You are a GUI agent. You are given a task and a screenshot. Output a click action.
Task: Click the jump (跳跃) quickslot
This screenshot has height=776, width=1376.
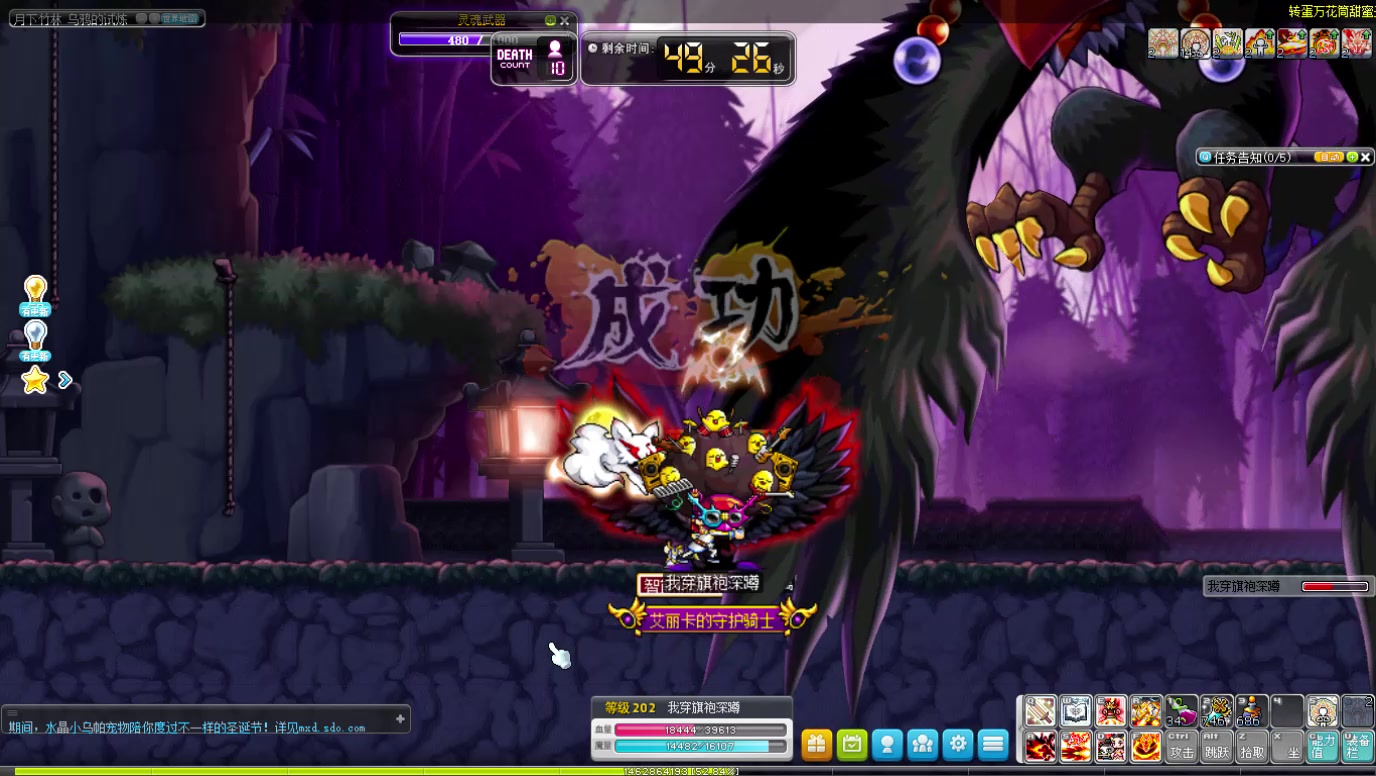click(1217, 746)
